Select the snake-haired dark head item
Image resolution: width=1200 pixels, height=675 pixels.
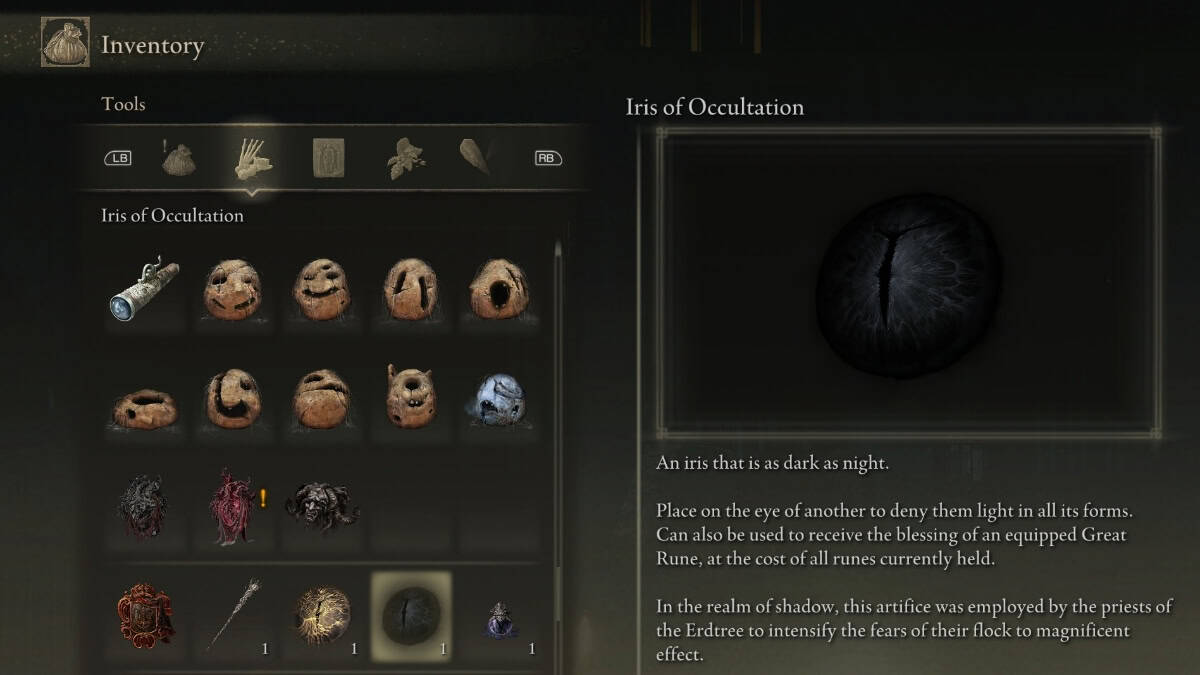[322, 505]
